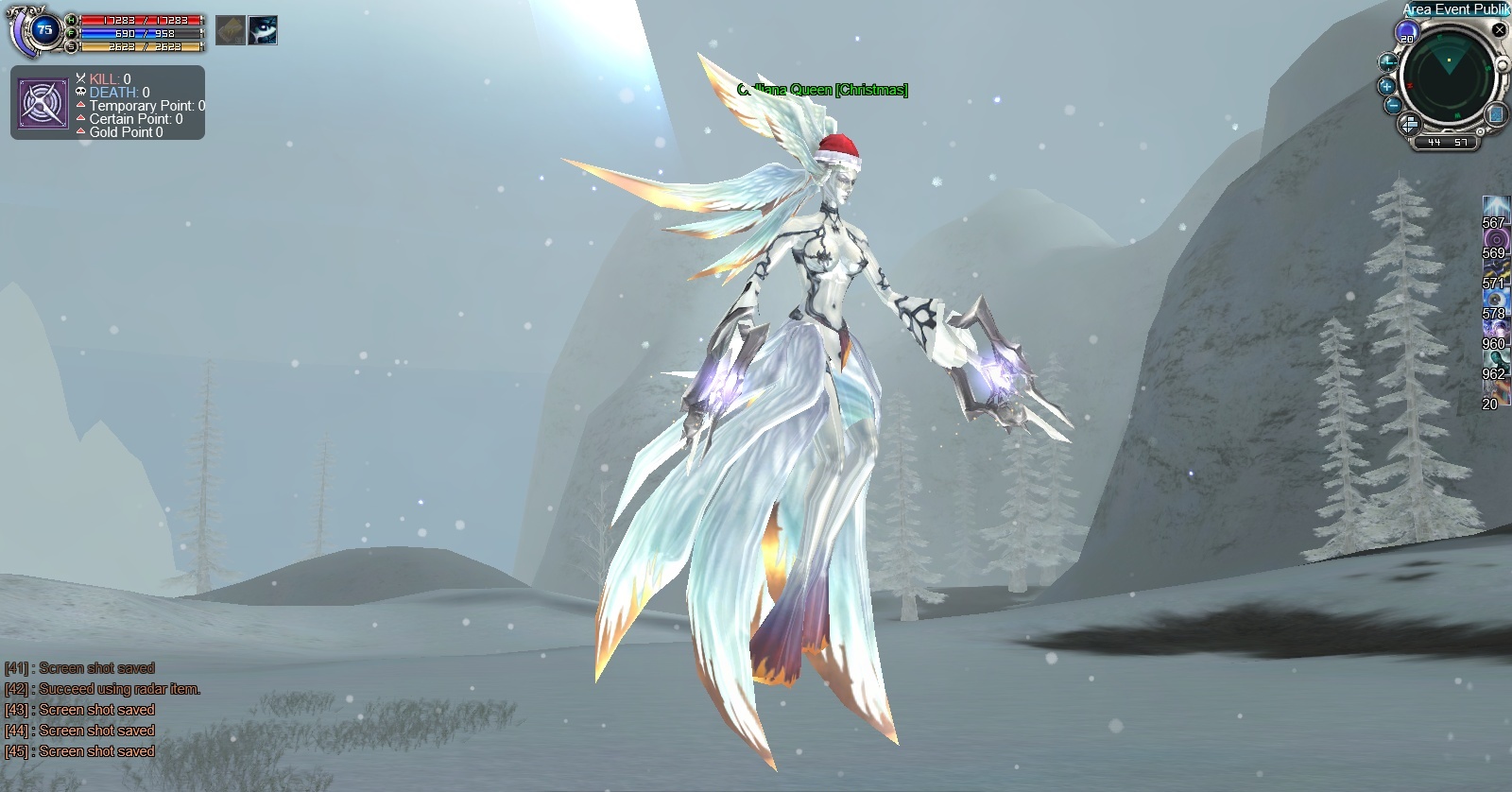The image size is (1512, 792).
Task: Click the faded yellow item buff icon
Action: (x=230, y=30)
